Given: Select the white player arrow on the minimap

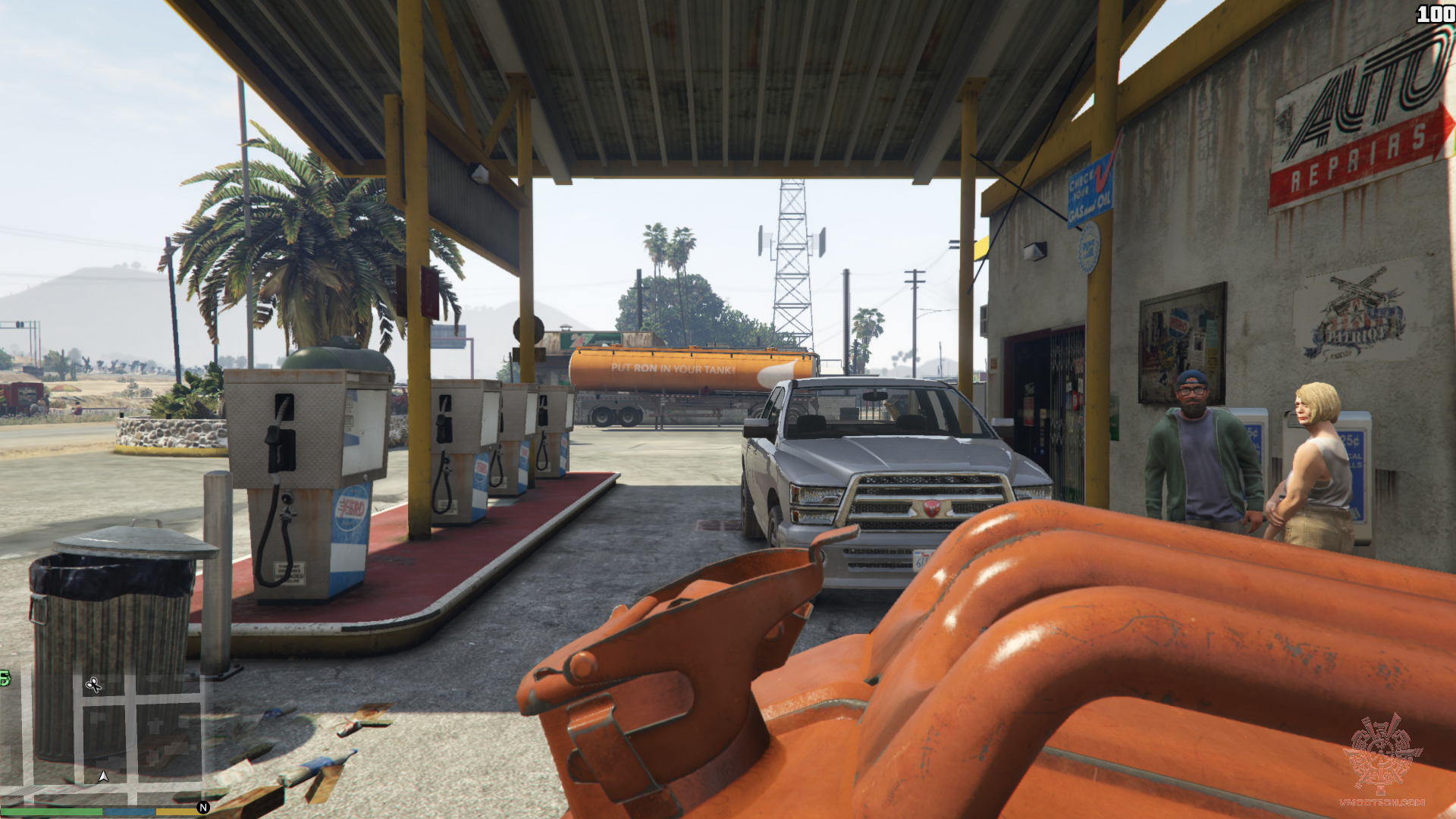Looking at the screenshot, I should click(x=104, y=777).
